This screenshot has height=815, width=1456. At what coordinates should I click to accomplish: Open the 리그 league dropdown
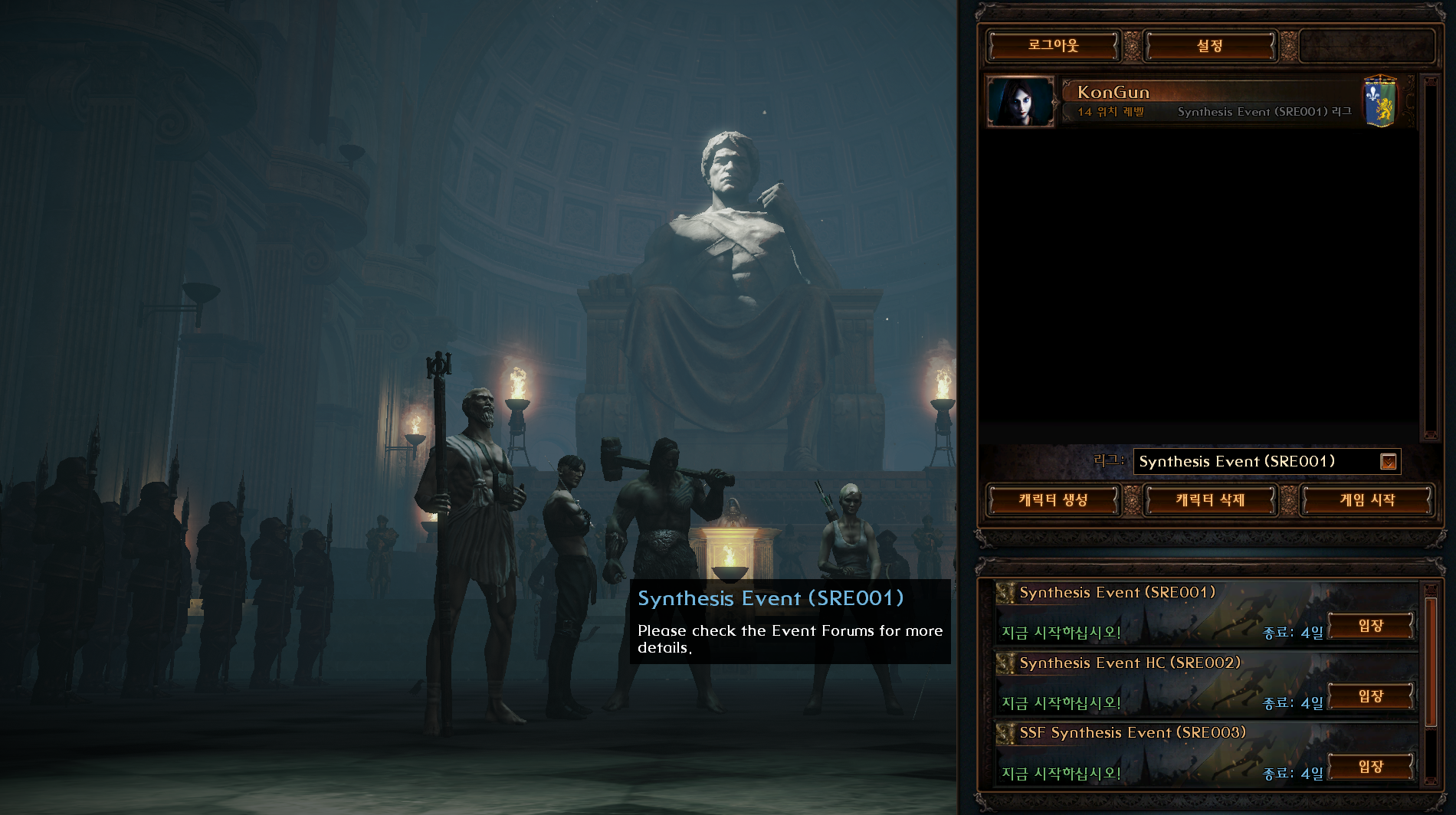click(x=1388, y=462)
